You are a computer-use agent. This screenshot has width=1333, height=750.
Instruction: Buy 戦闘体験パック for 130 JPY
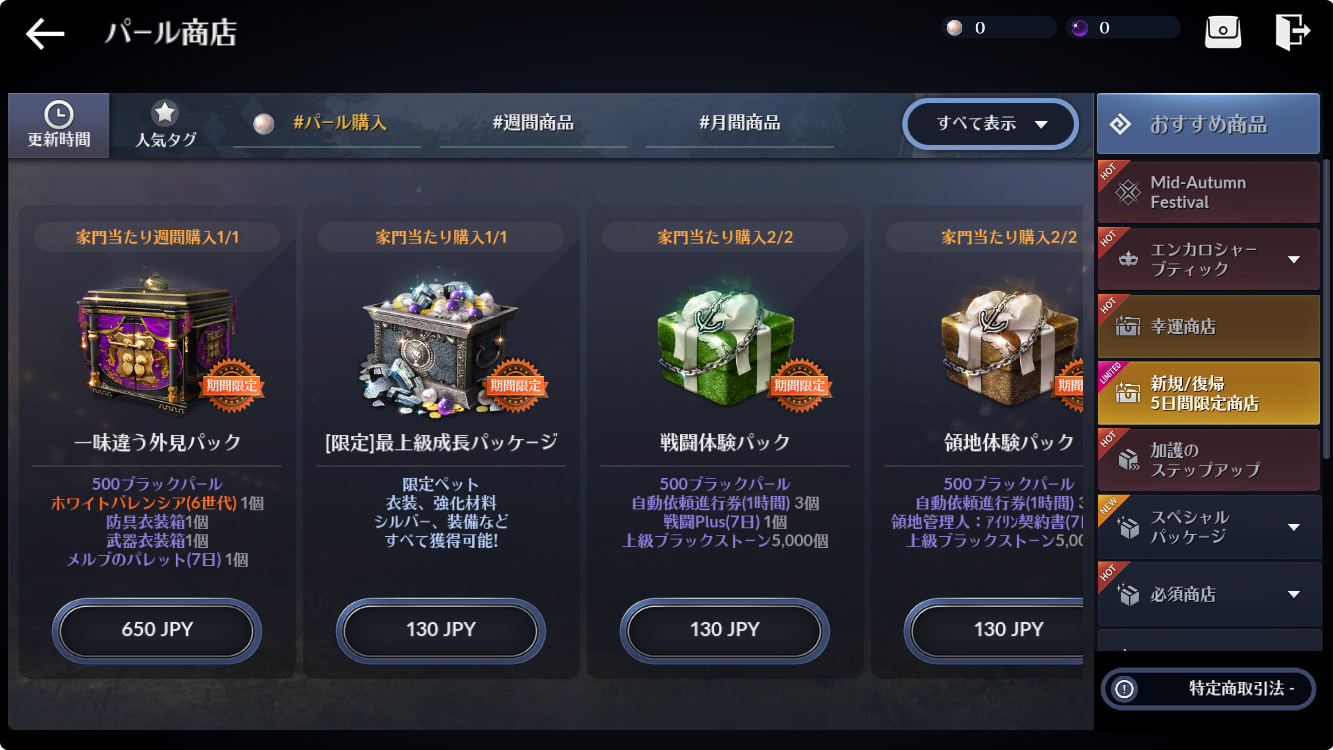pyautogui.click(x=725, y=630)
